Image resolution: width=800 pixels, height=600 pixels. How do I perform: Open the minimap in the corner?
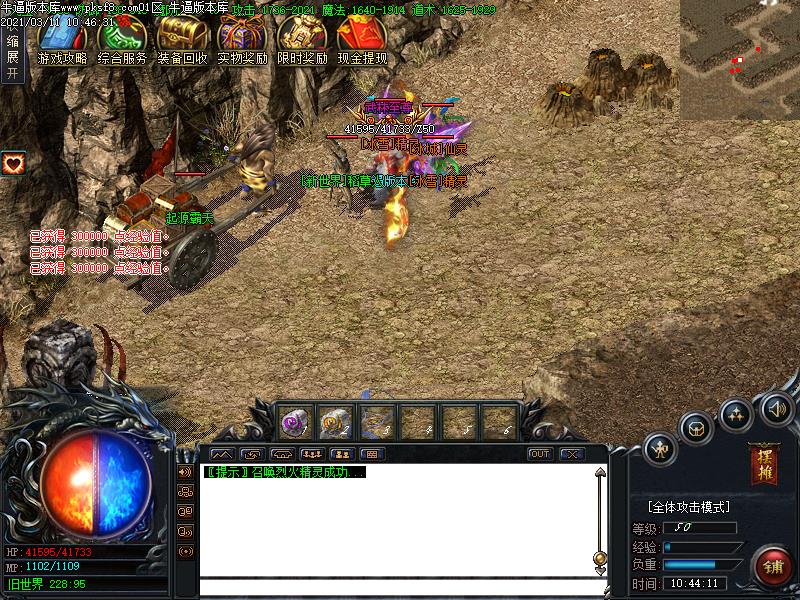(740, 58)
